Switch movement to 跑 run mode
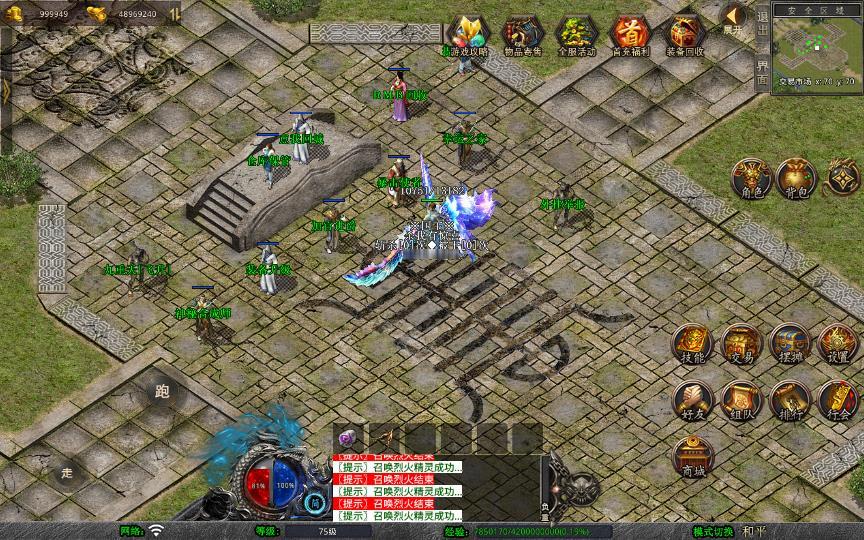Screen dimensions: 864x540 point(162,392)
